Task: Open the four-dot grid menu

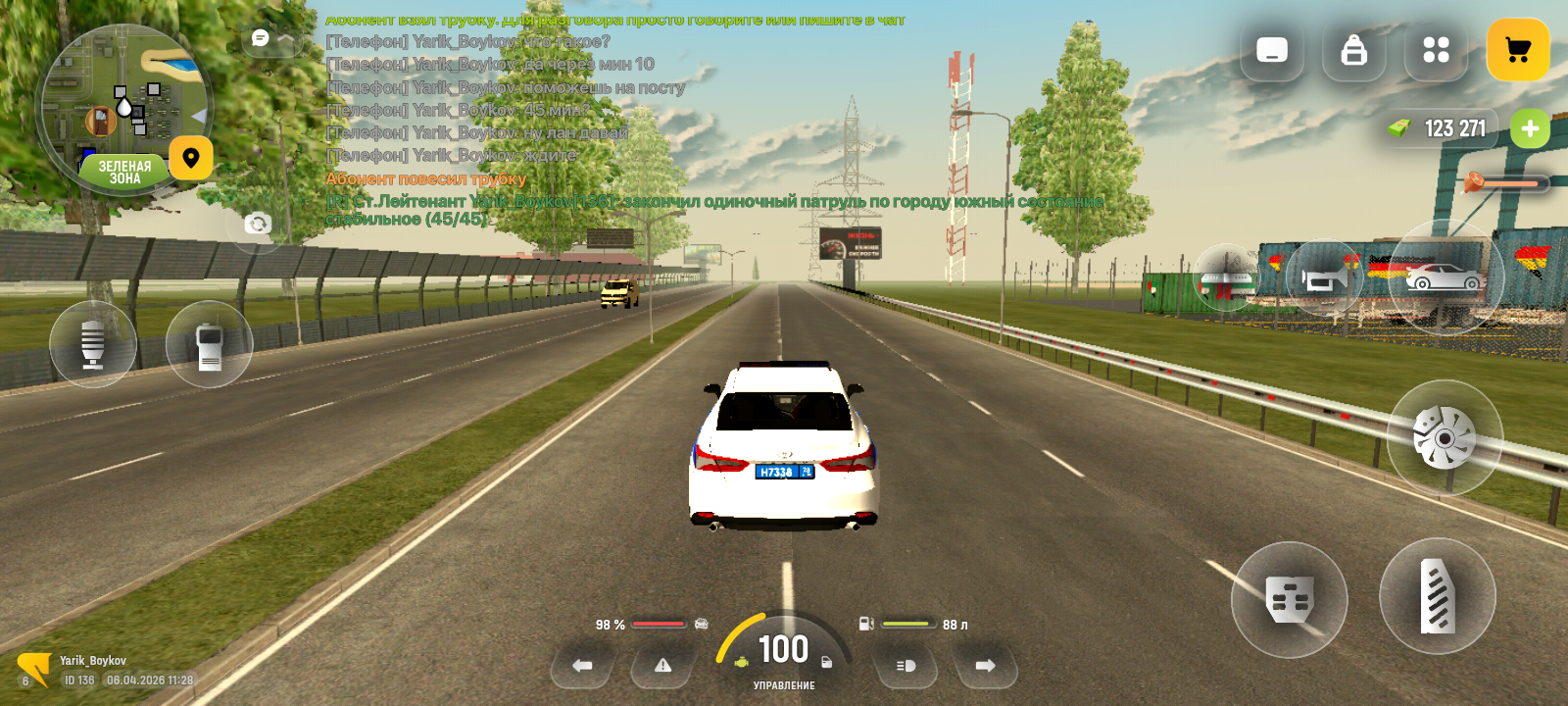Action: 1436,50
